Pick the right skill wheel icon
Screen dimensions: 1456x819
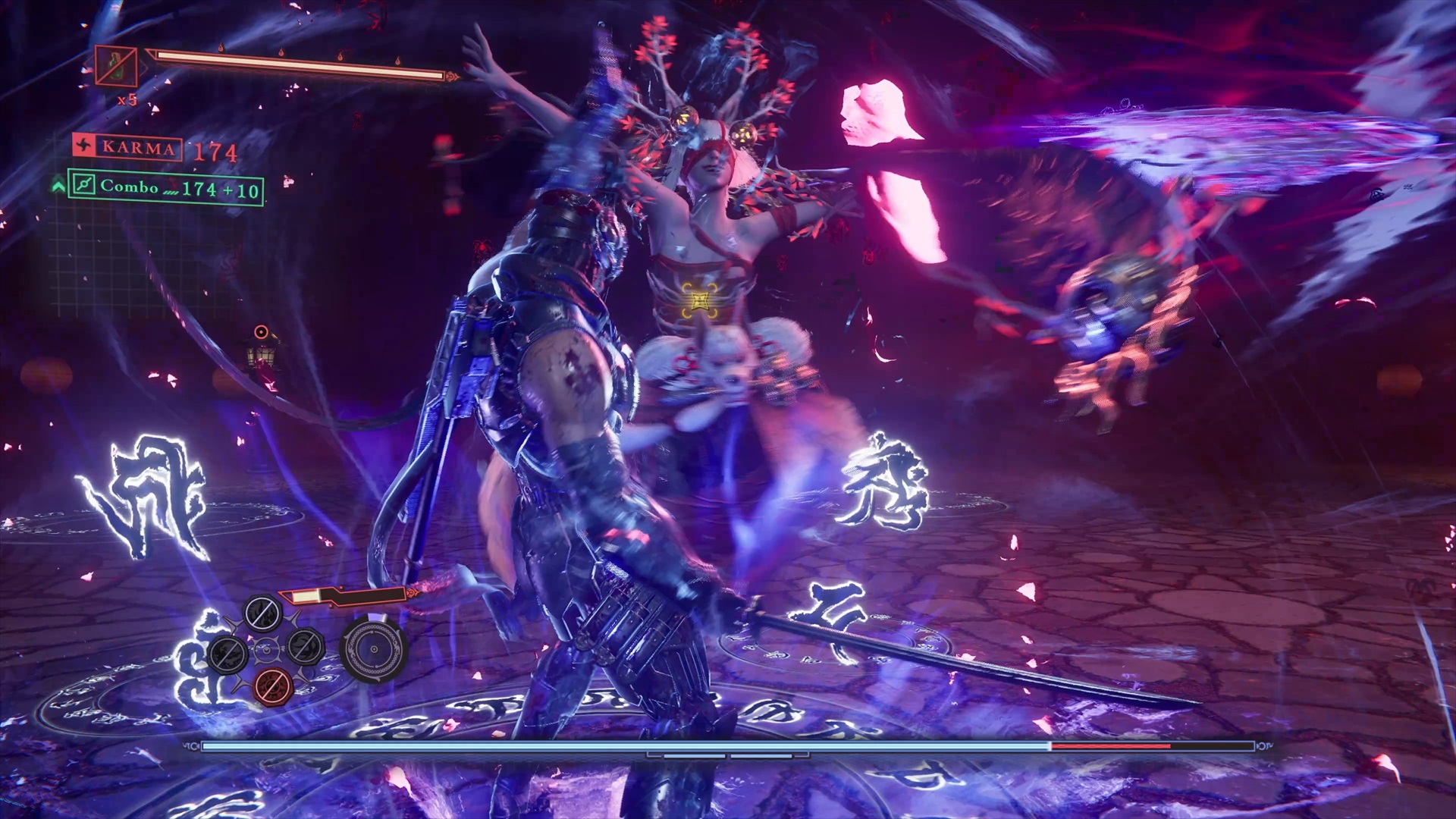305,646
